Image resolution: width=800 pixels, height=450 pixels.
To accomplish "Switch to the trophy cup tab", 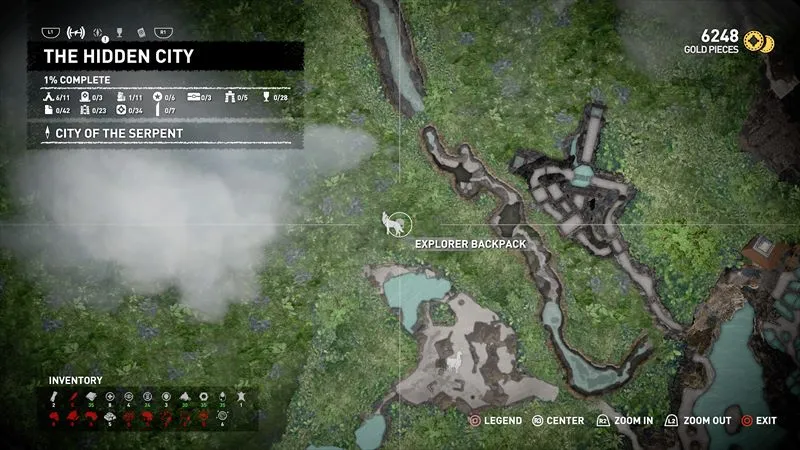I will point(119,31).
